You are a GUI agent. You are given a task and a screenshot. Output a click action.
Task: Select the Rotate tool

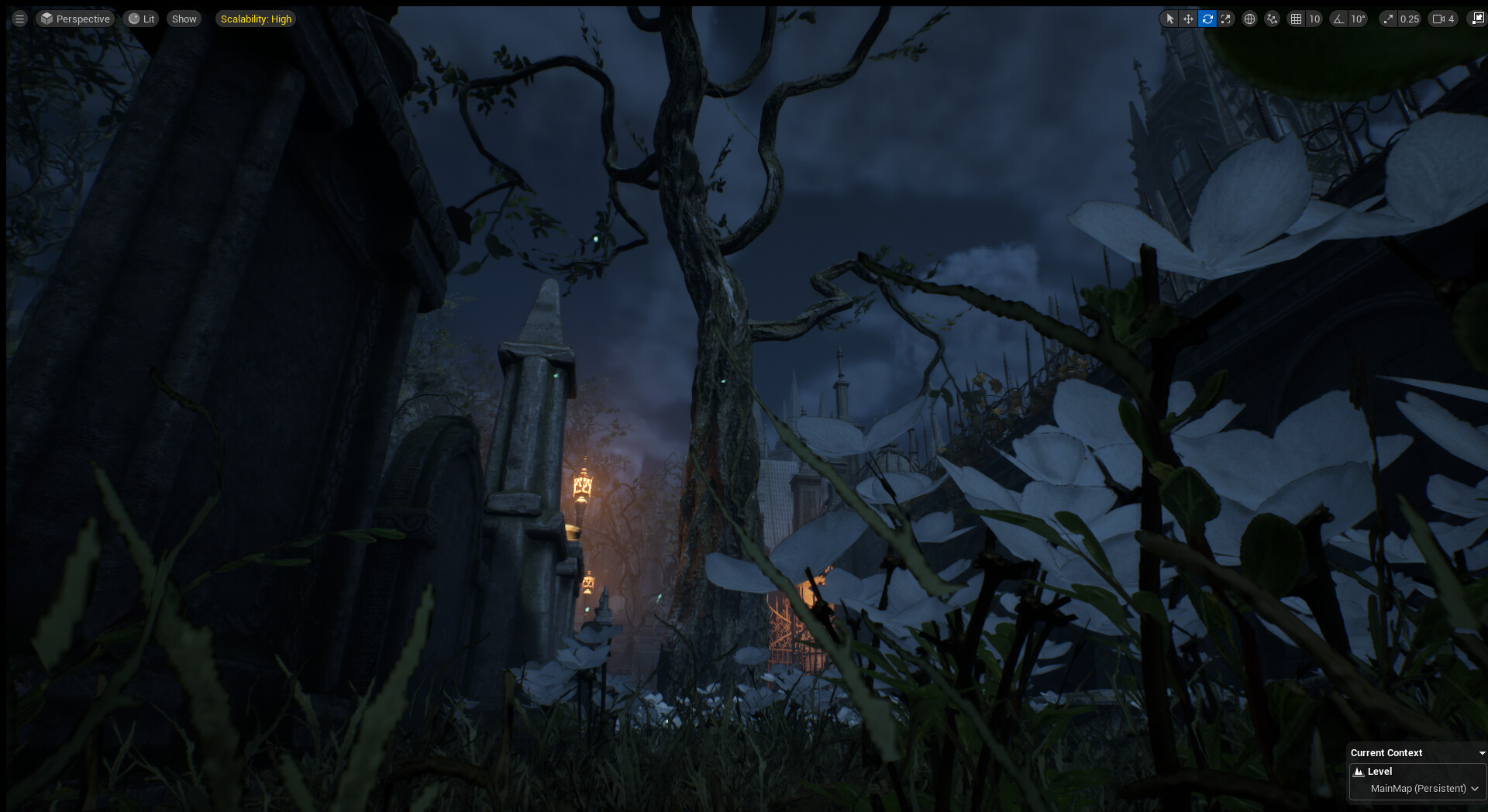pyautogui.click(x=1207, y=19)
